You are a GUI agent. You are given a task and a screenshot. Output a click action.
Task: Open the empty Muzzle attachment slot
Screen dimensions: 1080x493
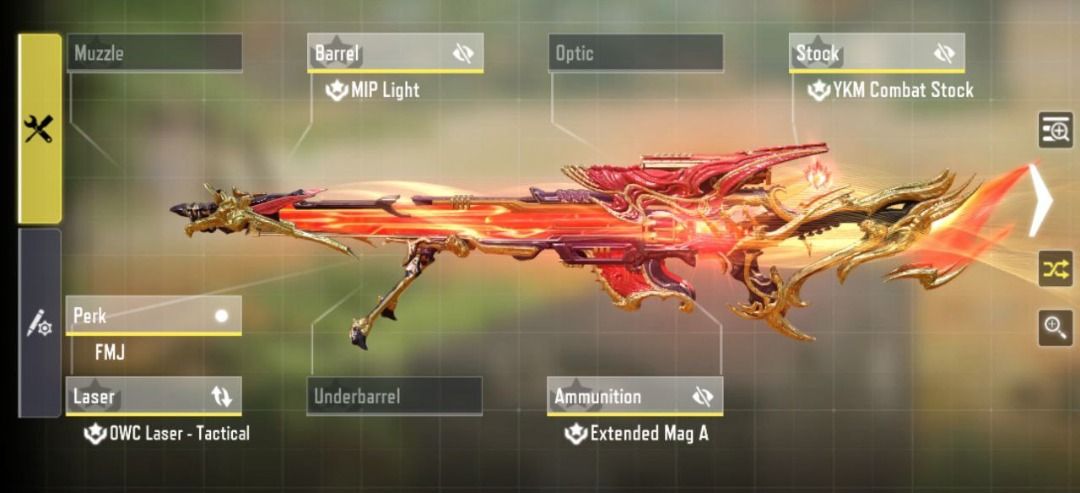click(x=154, y=53)
